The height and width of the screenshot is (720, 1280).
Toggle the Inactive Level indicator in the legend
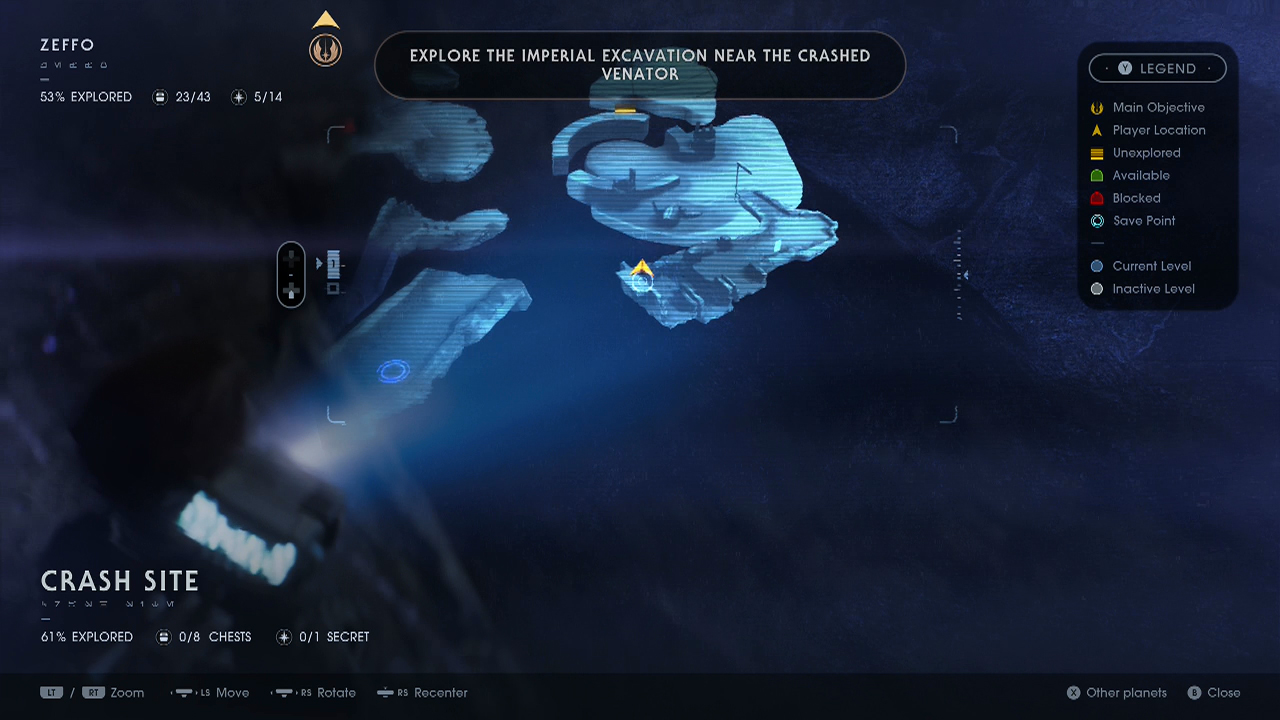[x=1096, y=288]
